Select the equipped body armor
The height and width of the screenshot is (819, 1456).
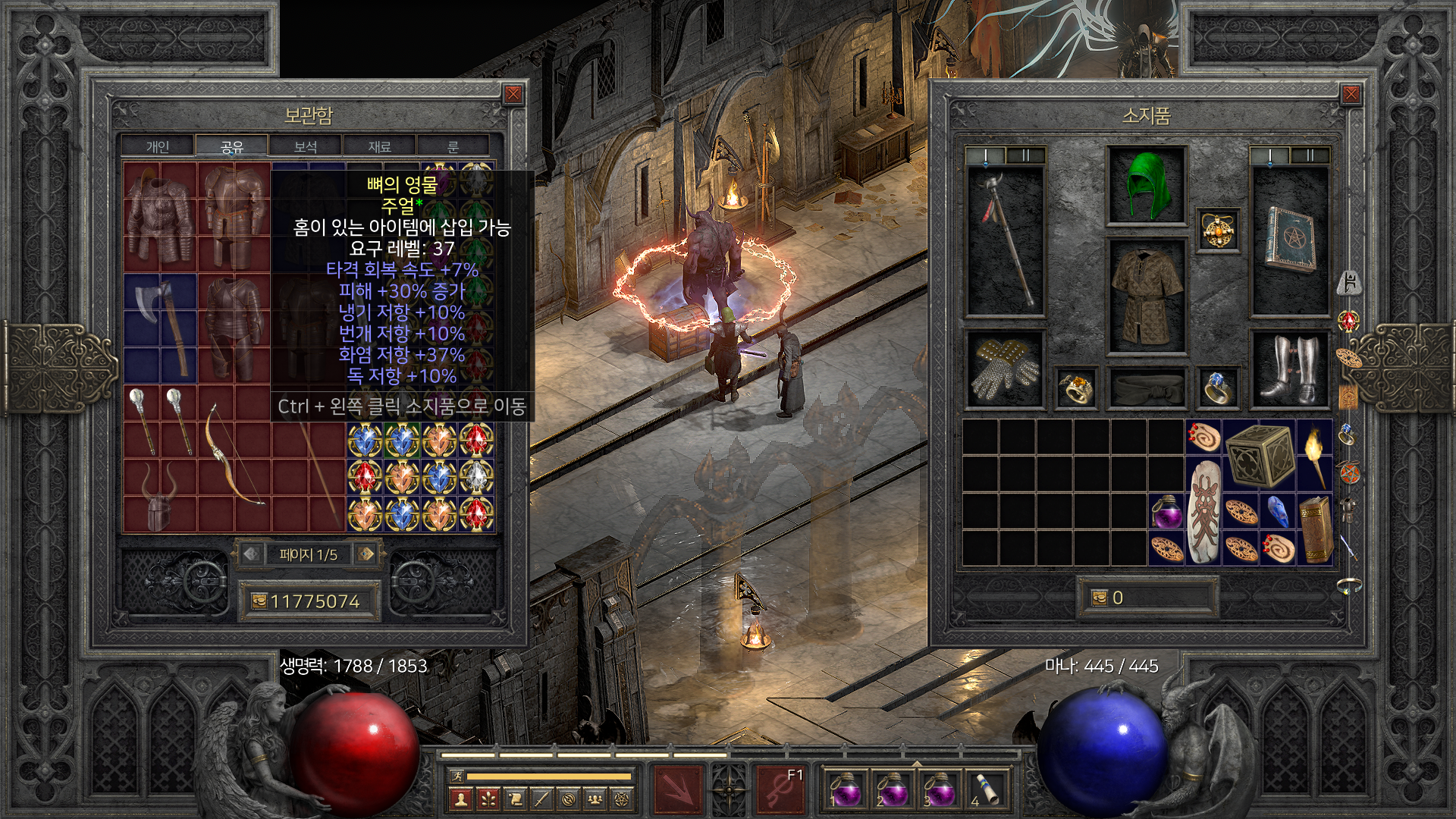click(x=1147, y=297)
